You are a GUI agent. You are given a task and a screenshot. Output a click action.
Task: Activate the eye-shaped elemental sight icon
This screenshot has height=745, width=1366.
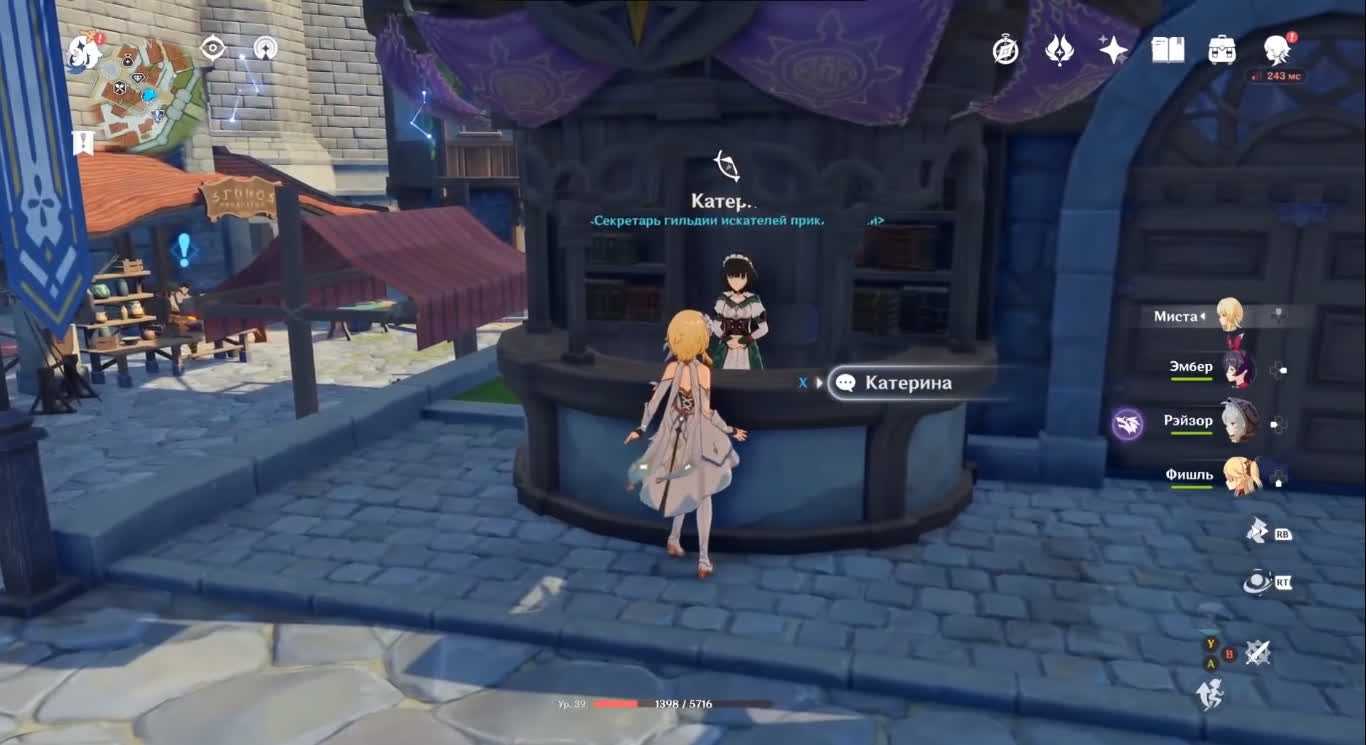click(213, 48)
